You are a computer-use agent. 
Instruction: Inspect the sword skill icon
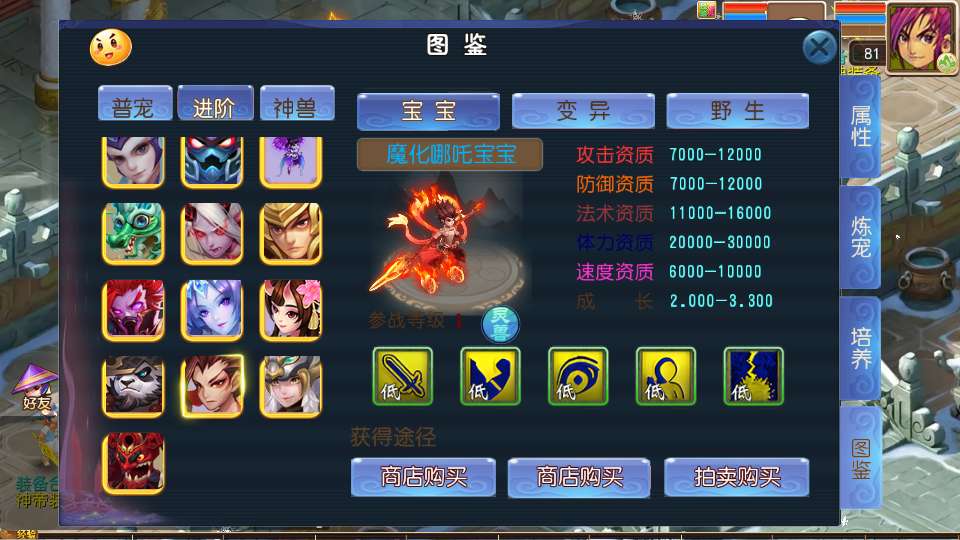point(402,376)
